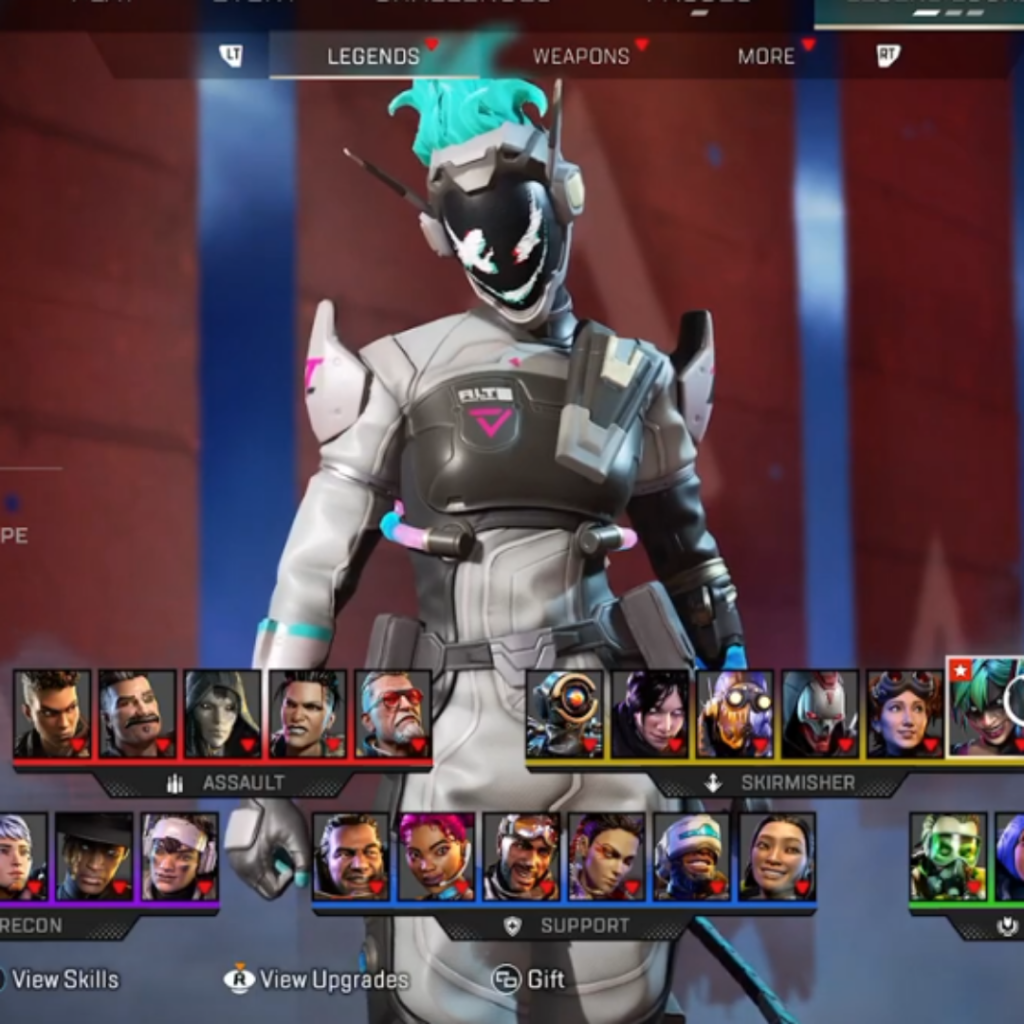This screenshot has width=1024, height=1024.
Task: Select Pathfinder the robot legend
Action: (565, 713)
